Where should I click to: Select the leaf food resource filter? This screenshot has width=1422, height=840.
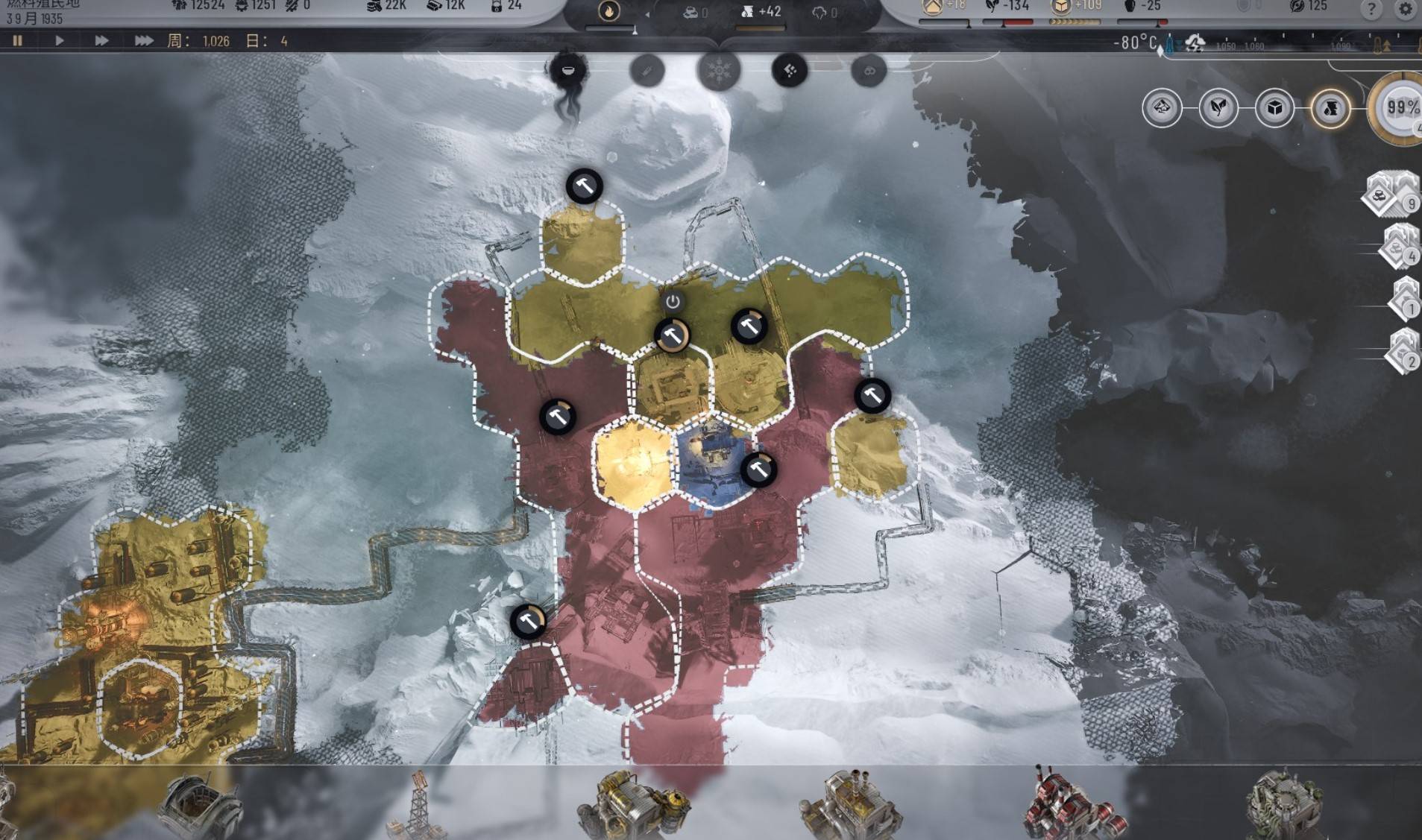click(1218, 109)
